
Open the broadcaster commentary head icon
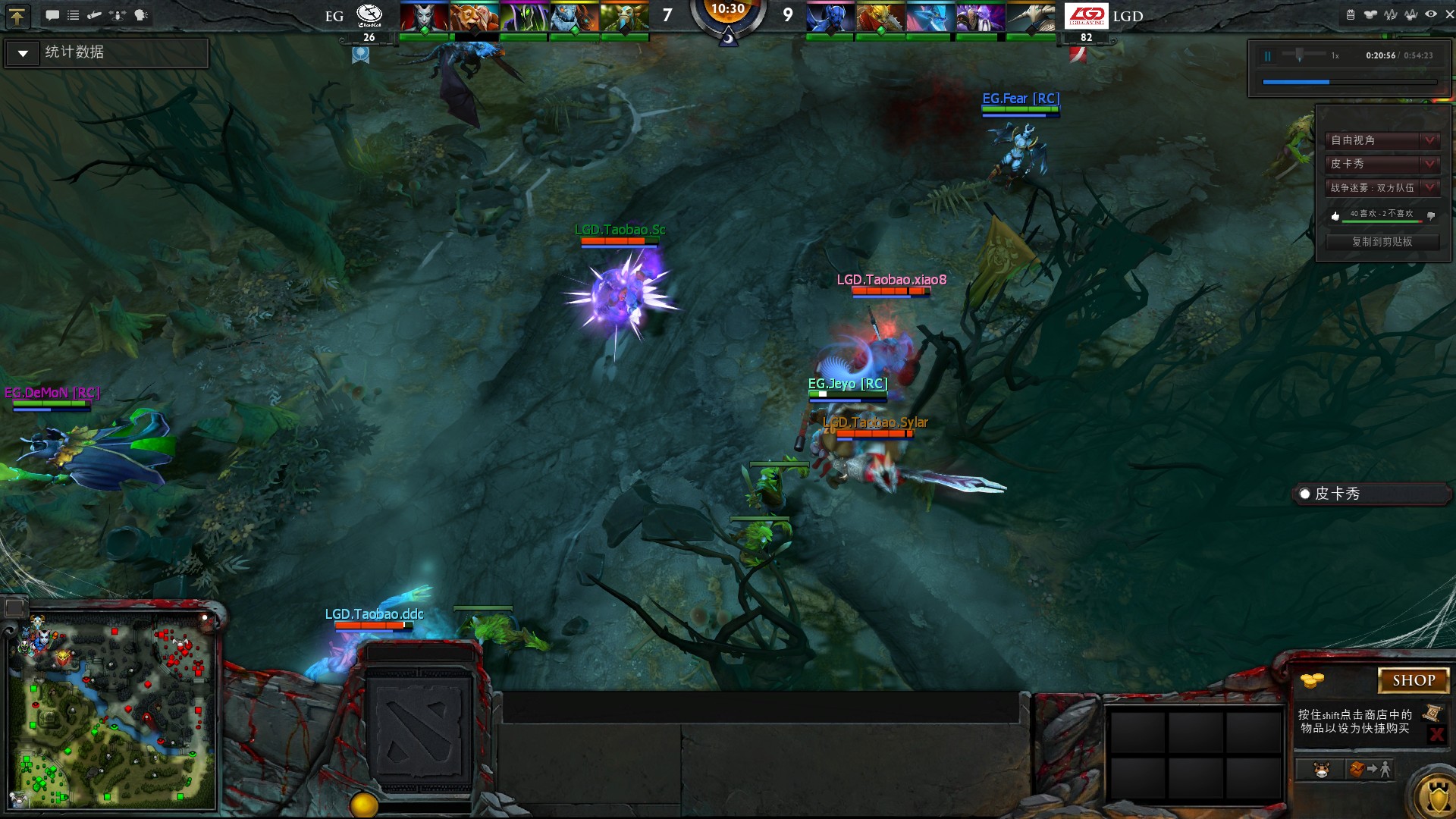(x=140, y=14)
